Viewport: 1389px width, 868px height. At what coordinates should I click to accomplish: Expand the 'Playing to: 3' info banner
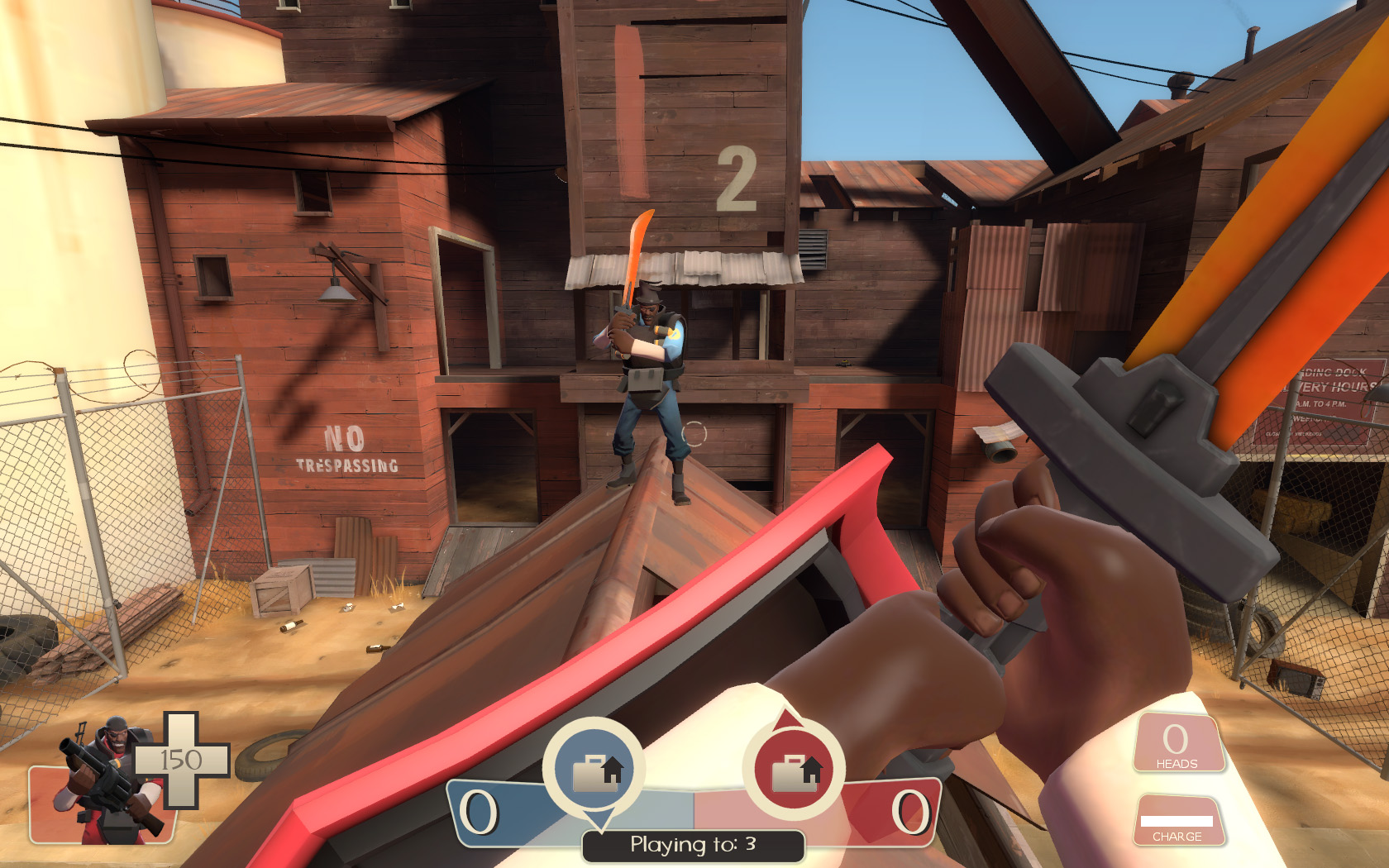pos(693,845)
